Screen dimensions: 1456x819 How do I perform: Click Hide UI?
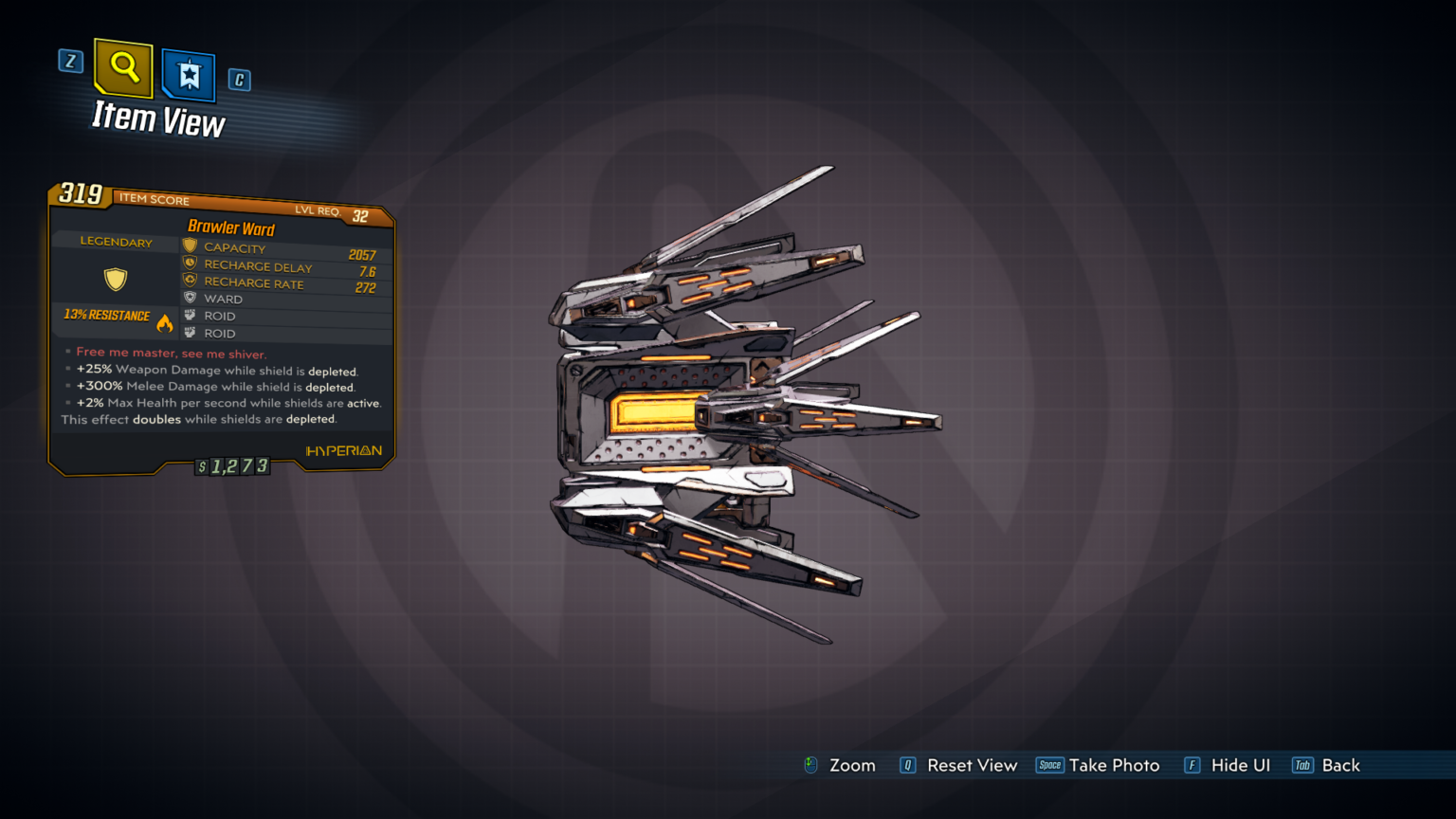(1241, 765)
